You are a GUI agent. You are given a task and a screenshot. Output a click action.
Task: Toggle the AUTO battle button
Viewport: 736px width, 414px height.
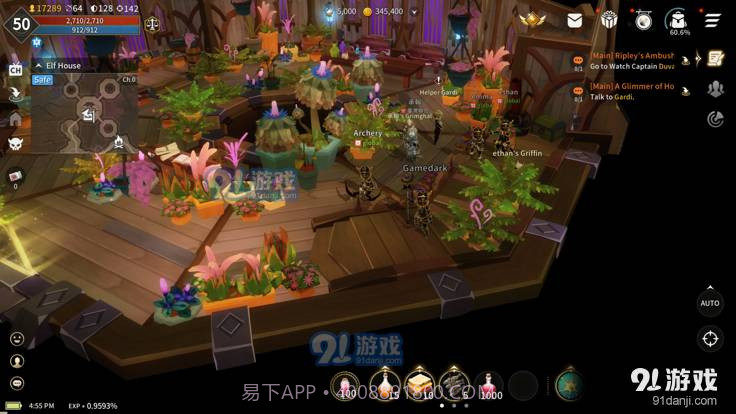click(x=710, y=302)
